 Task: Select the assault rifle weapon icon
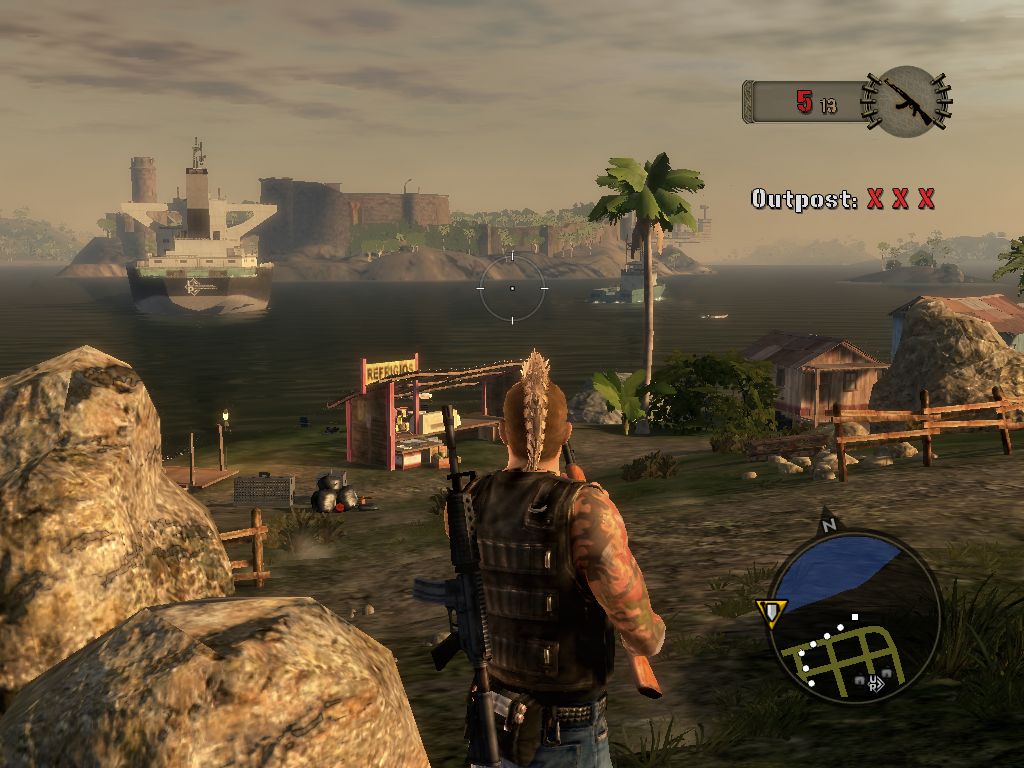pos(908,101)
